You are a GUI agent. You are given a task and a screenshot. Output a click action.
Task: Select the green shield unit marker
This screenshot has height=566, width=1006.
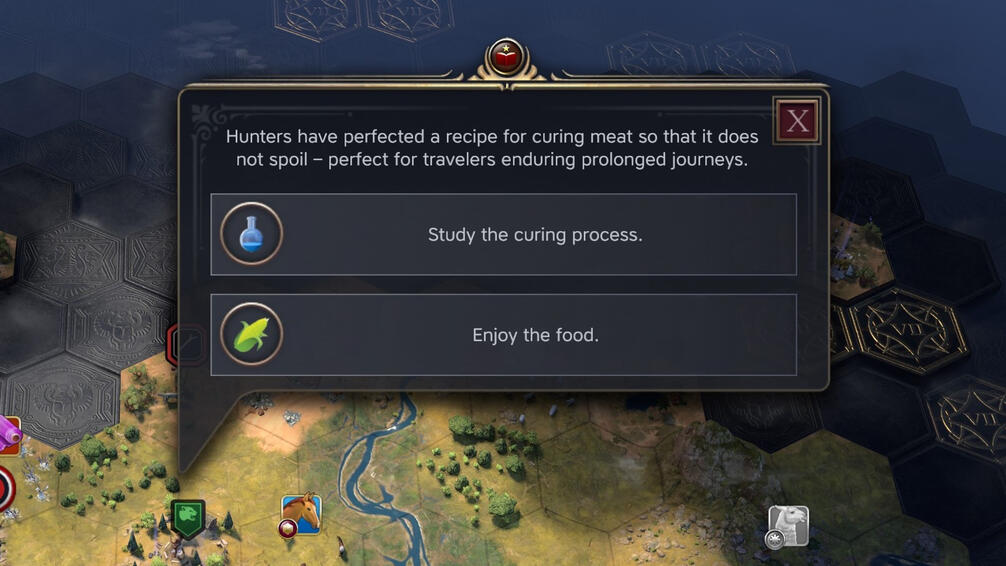(188, 518)
